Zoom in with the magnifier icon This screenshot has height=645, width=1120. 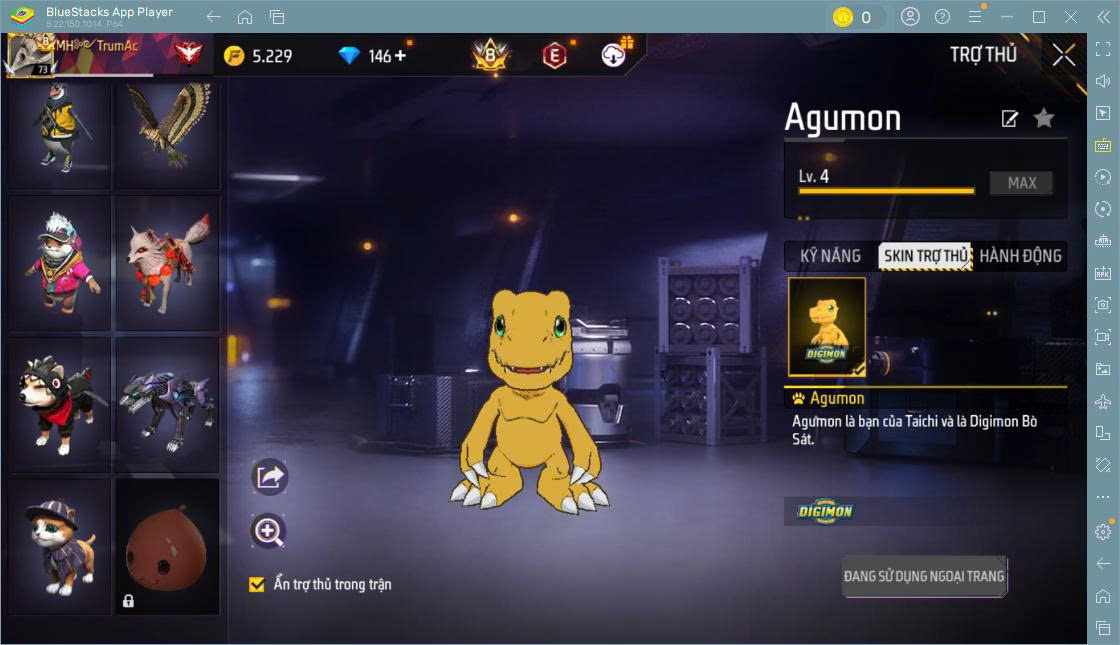coord(269,532)
